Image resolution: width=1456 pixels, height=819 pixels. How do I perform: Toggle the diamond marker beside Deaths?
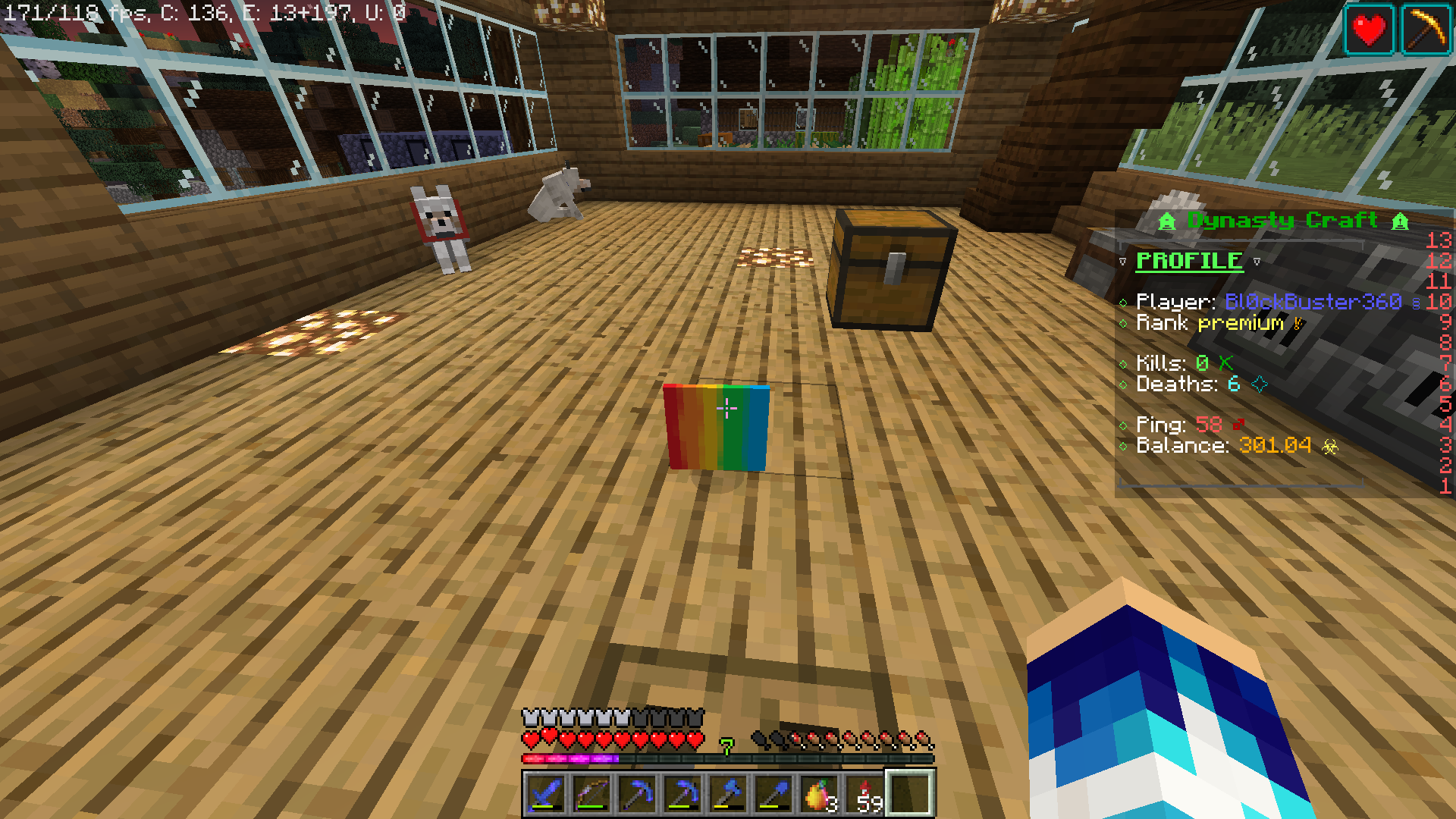click(1125, 384)
